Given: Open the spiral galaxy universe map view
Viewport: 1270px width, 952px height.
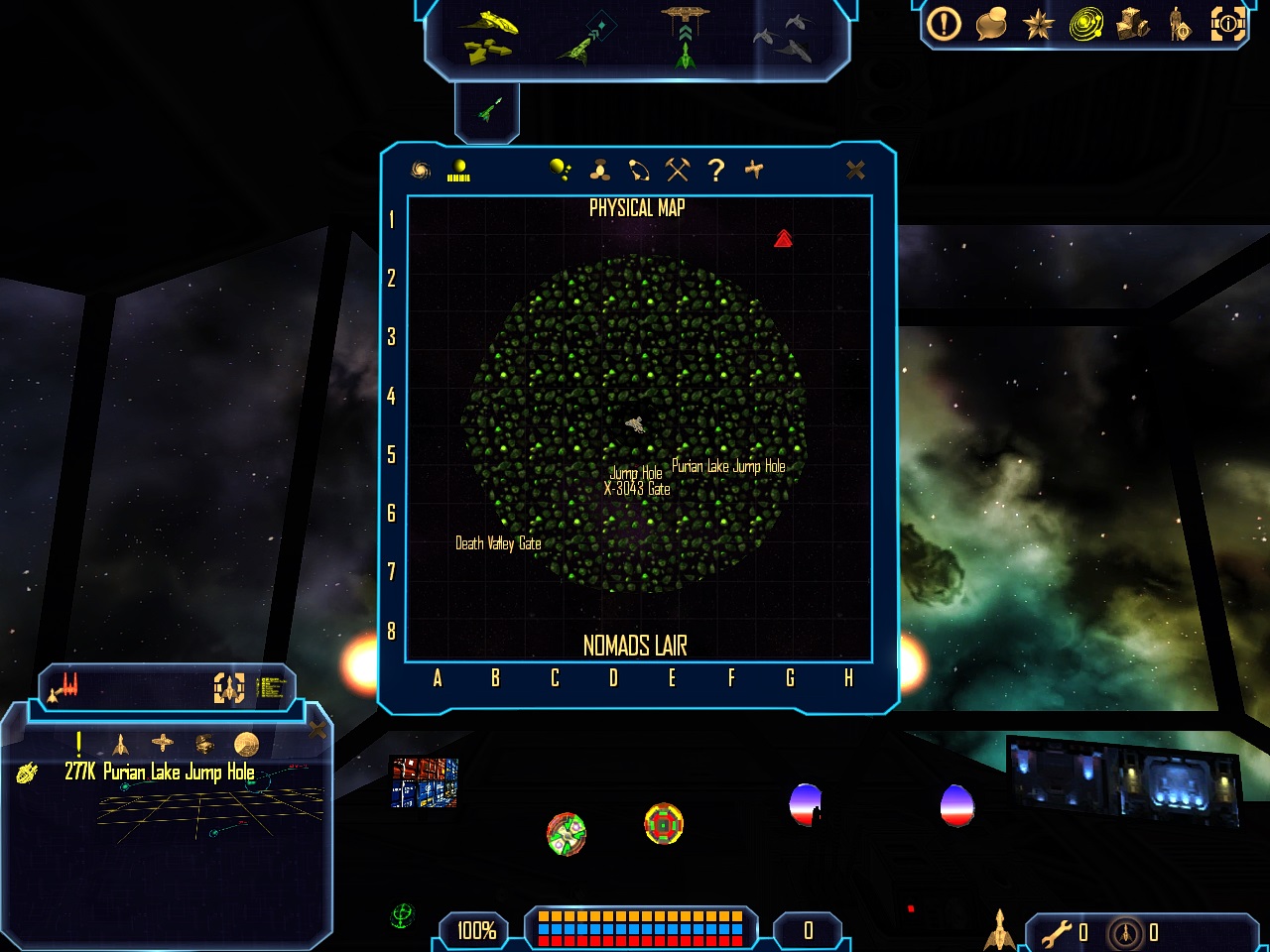Looking at the screenshot, I should pos(421,171).
